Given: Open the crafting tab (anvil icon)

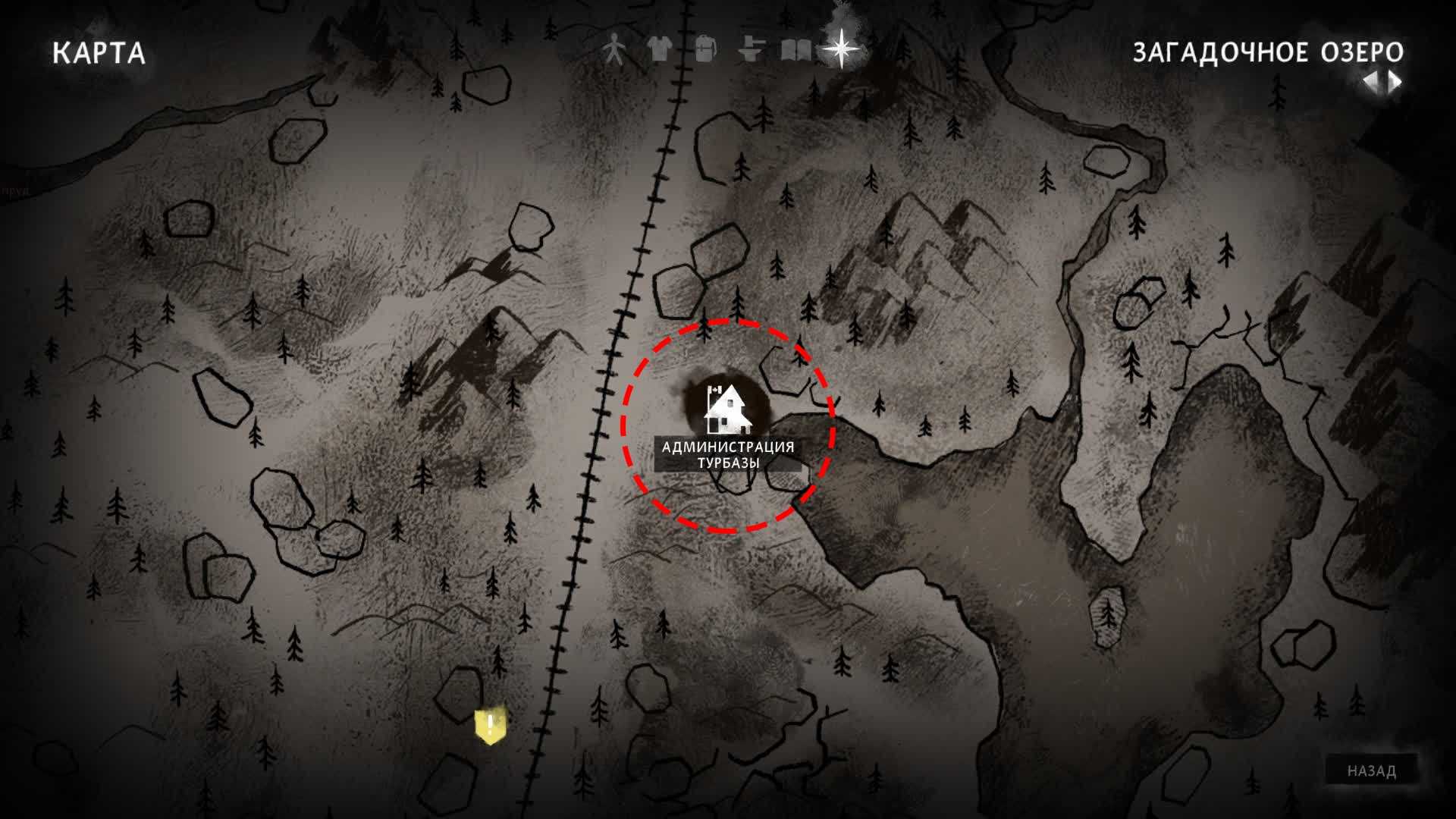Looking at the screenshot, I should click(750, 50).
